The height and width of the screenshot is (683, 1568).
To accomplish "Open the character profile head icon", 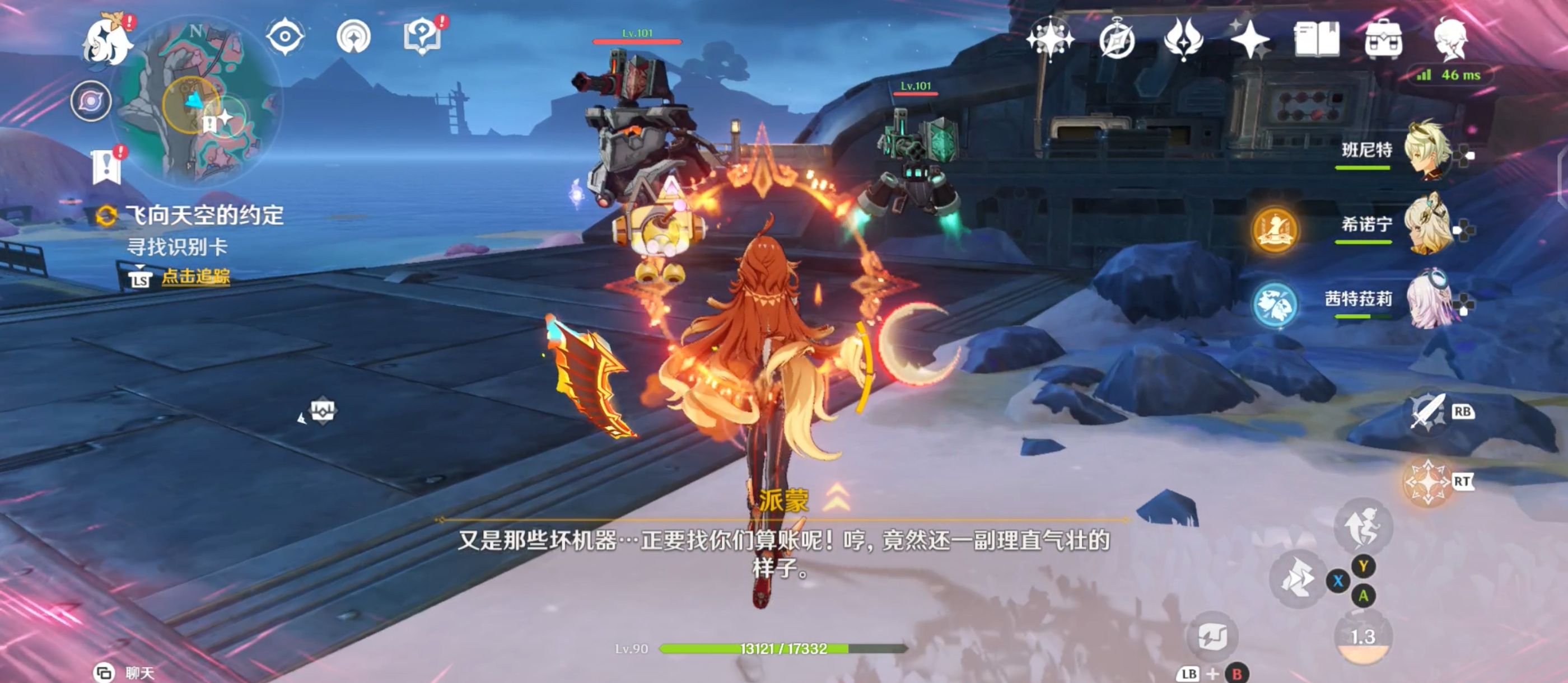I will tap(1450, 40).
